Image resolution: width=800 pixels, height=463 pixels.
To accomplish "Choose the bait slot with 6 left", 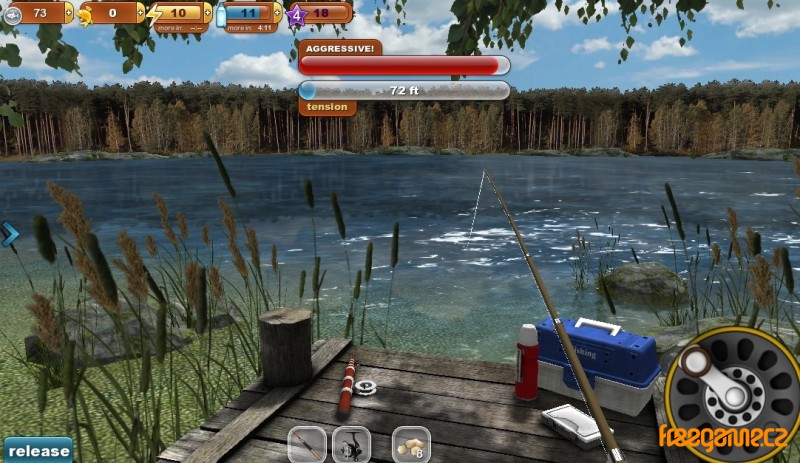I will coord(411,445).
